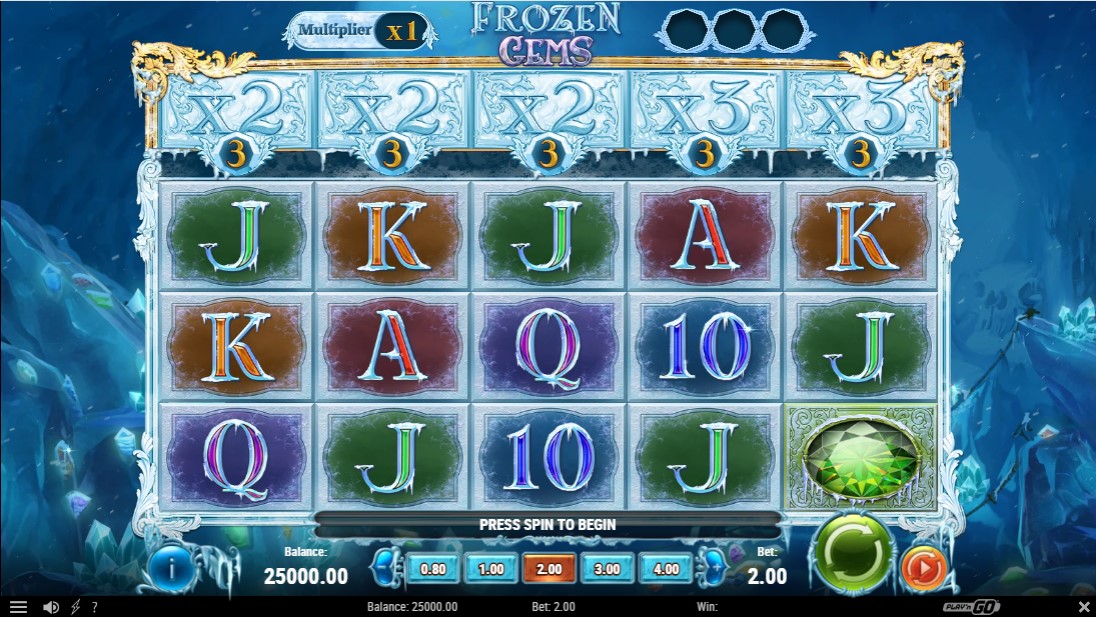Set the bet to 3.00
The image size is (1096, 617).
coord(607,569)
